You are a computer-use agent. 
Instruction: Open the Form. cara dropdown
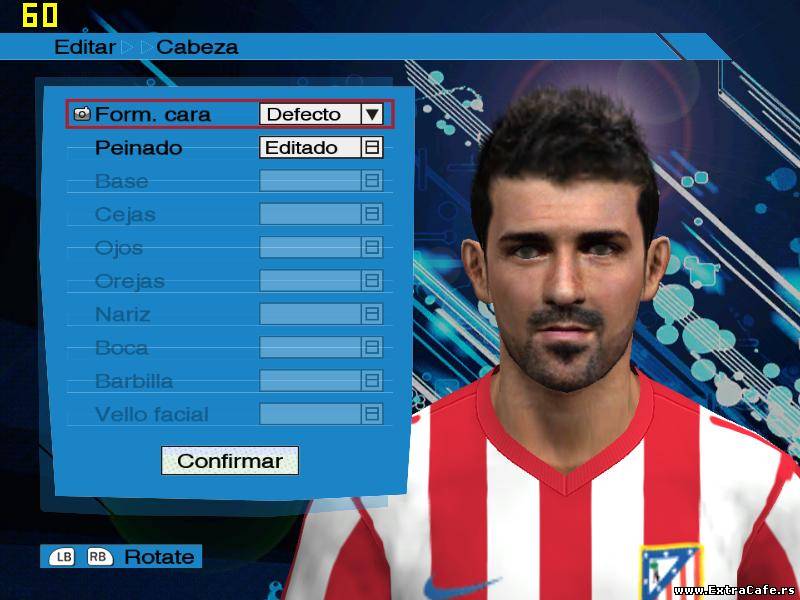pos(372,114)
